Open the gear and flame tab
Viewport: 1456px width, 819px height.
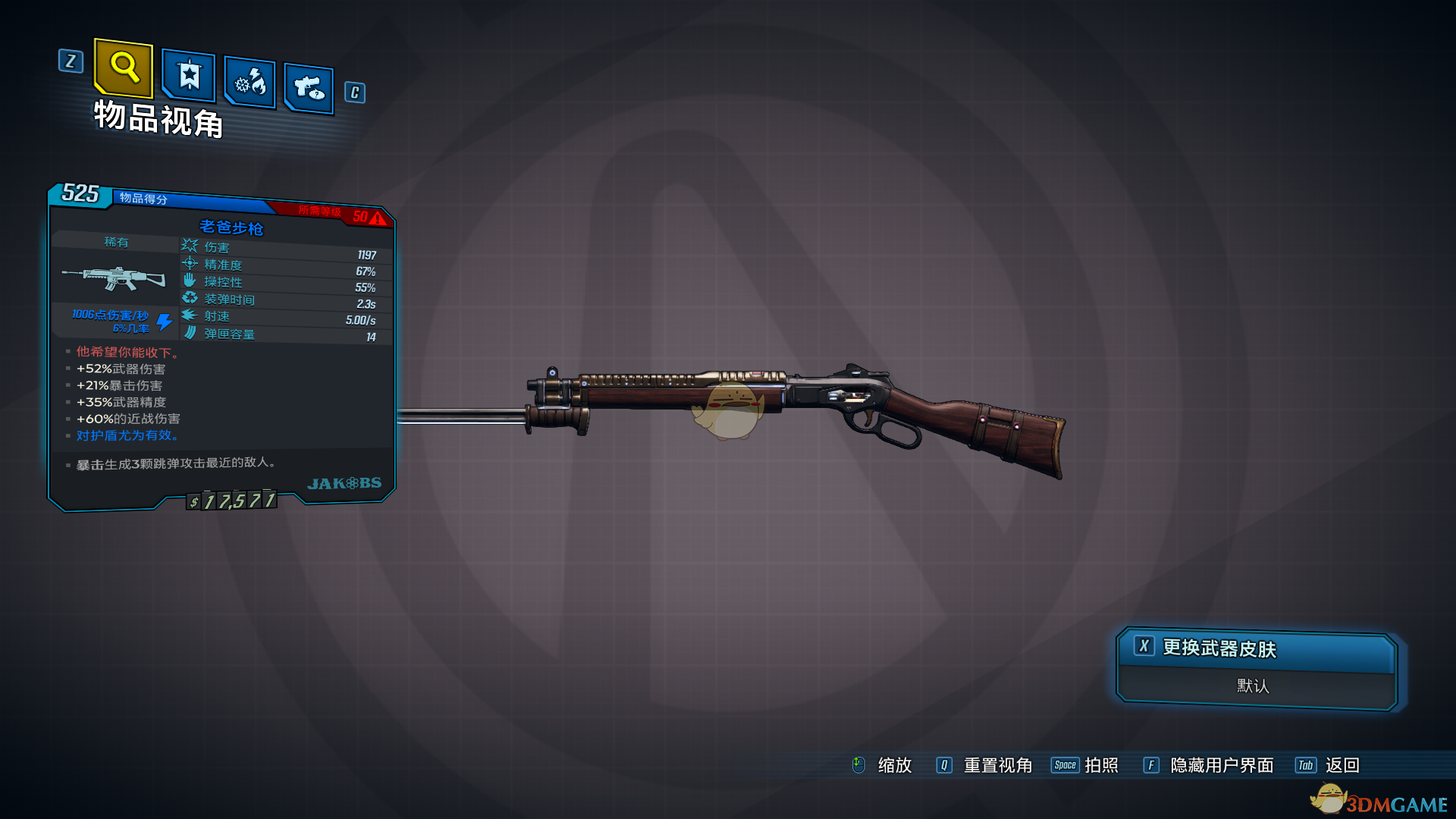[250, 82]
